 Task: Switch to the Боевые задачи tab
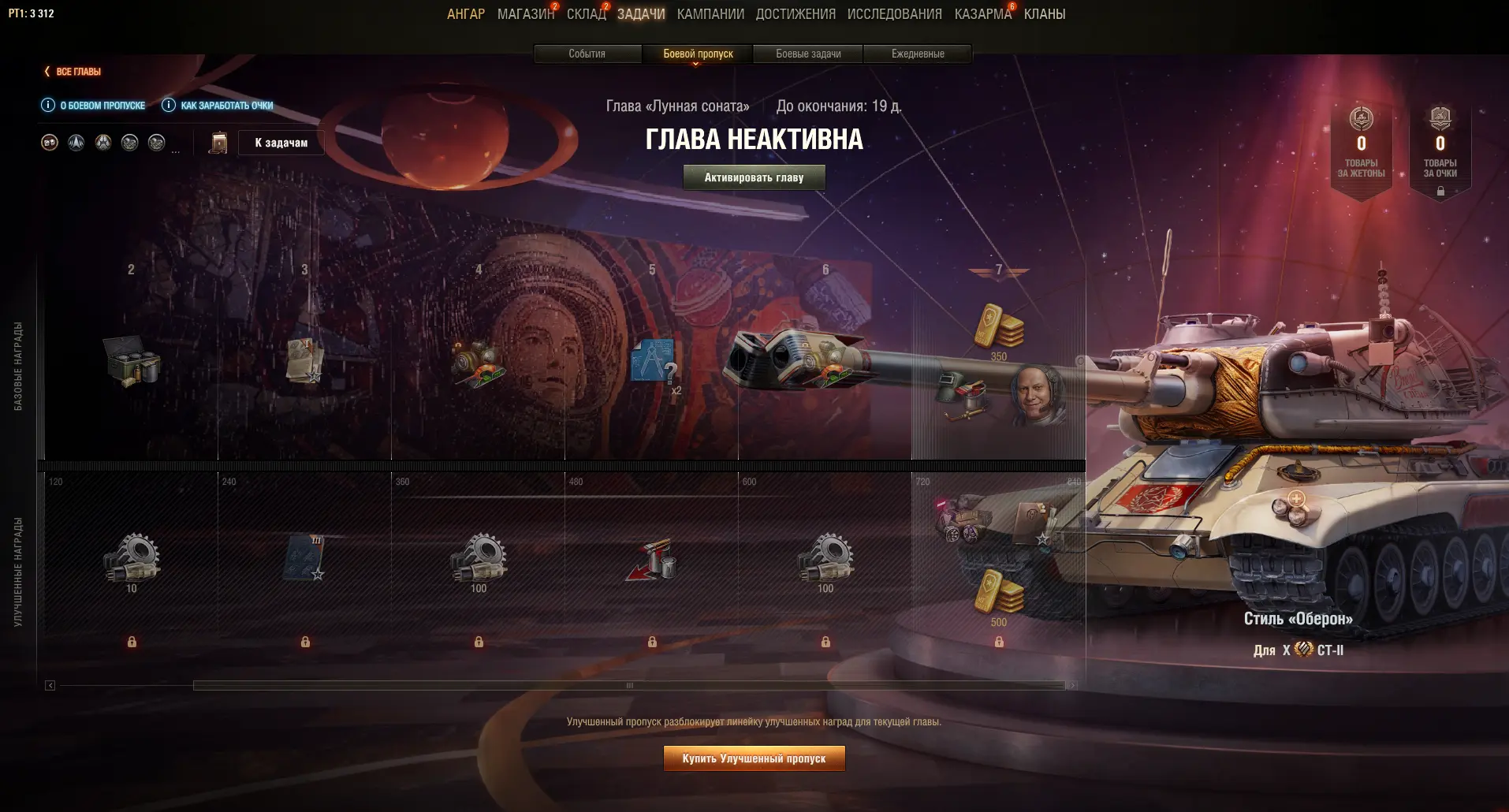point(808,54)
